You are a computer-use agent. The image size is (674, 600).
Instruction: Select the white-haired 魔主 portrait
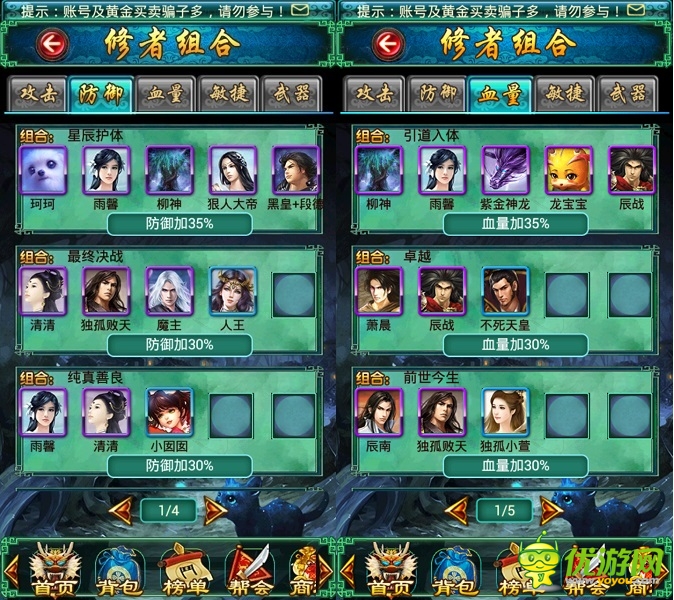coord(169,291)
